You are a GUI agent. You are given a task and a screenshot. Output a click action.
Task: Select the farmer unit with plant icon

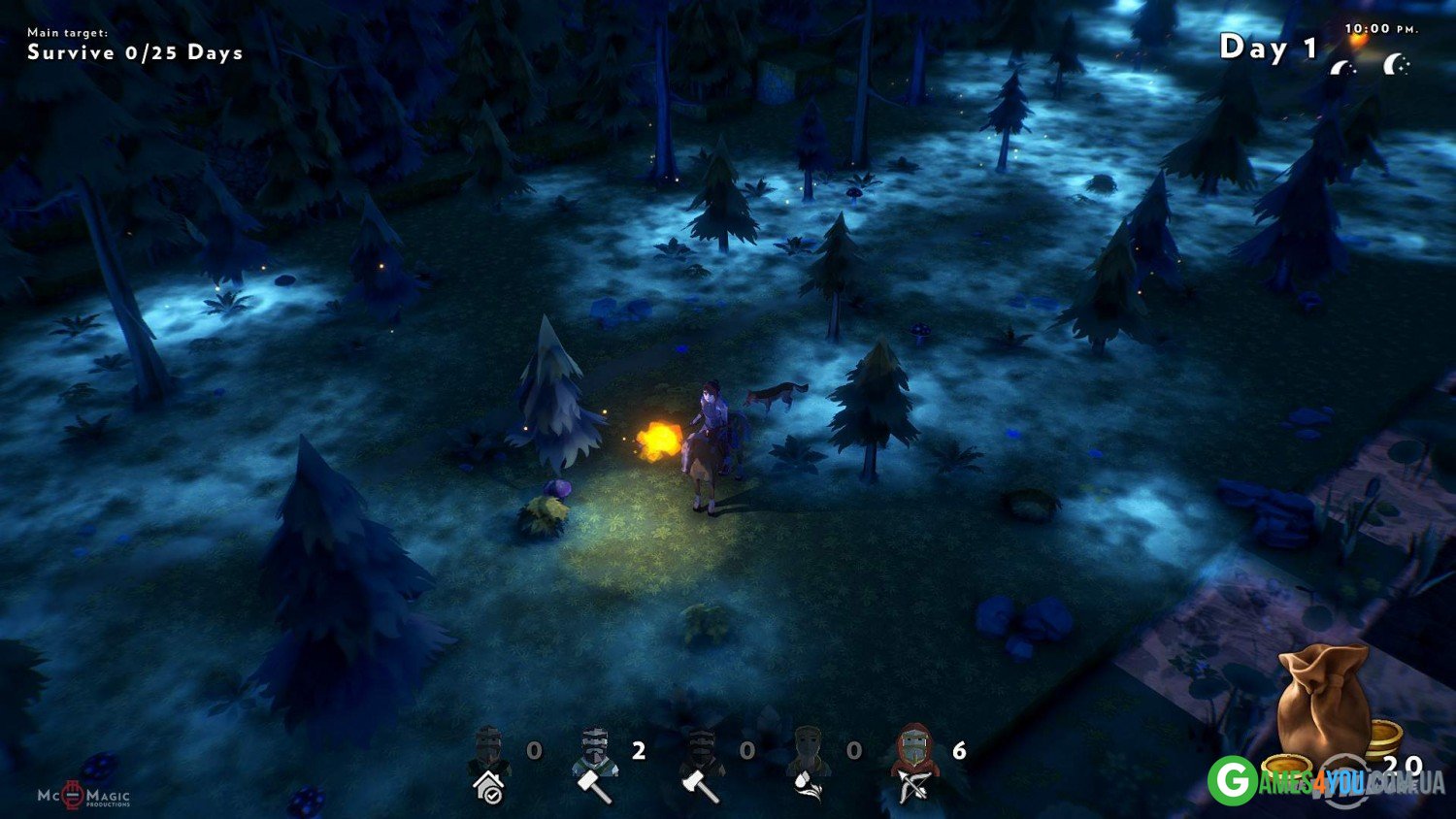tap(808, 764)
